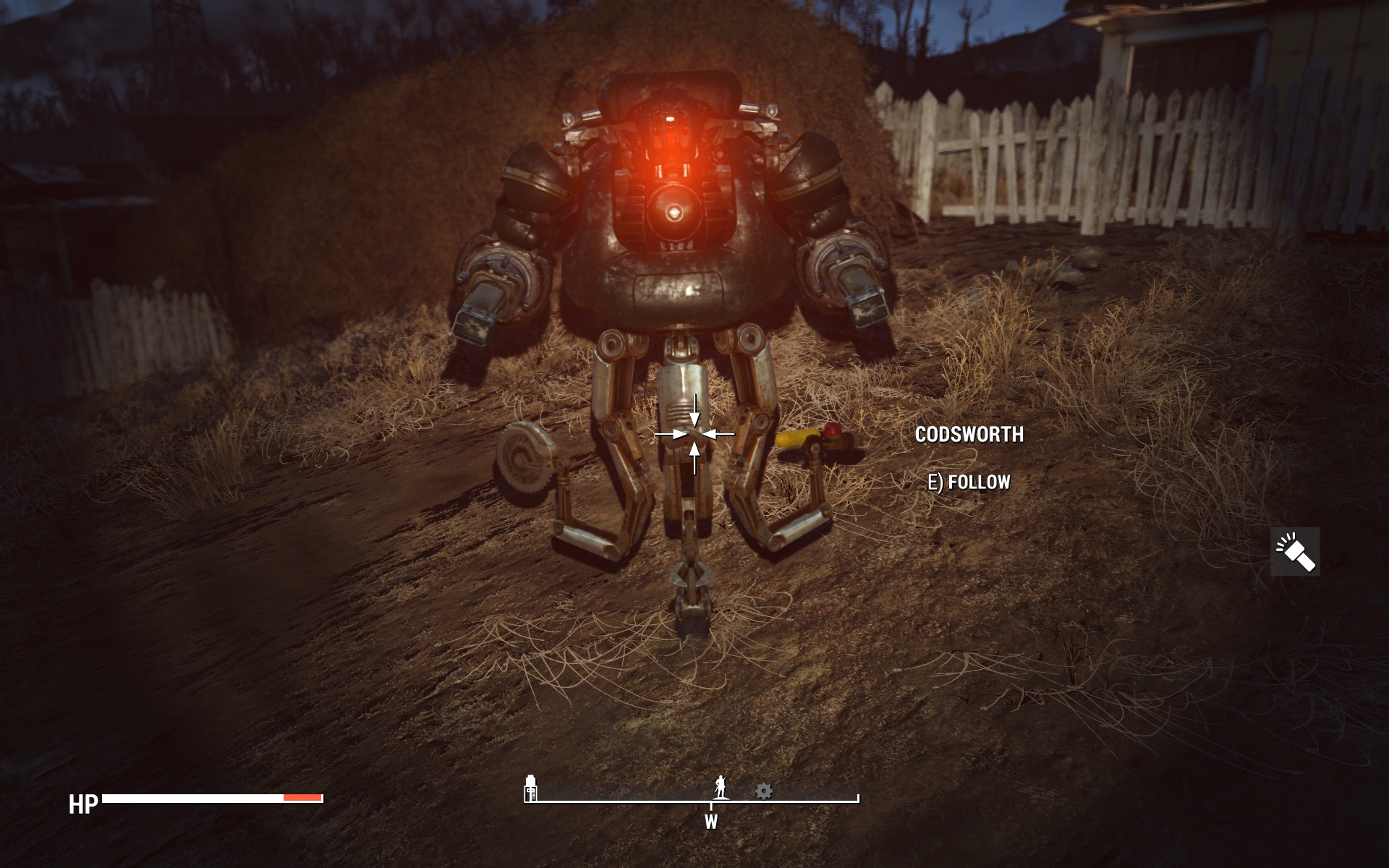Screen dimensions: 1389x868
Task: Click the crosshair aiming reticle
Action: coord(694,434)
